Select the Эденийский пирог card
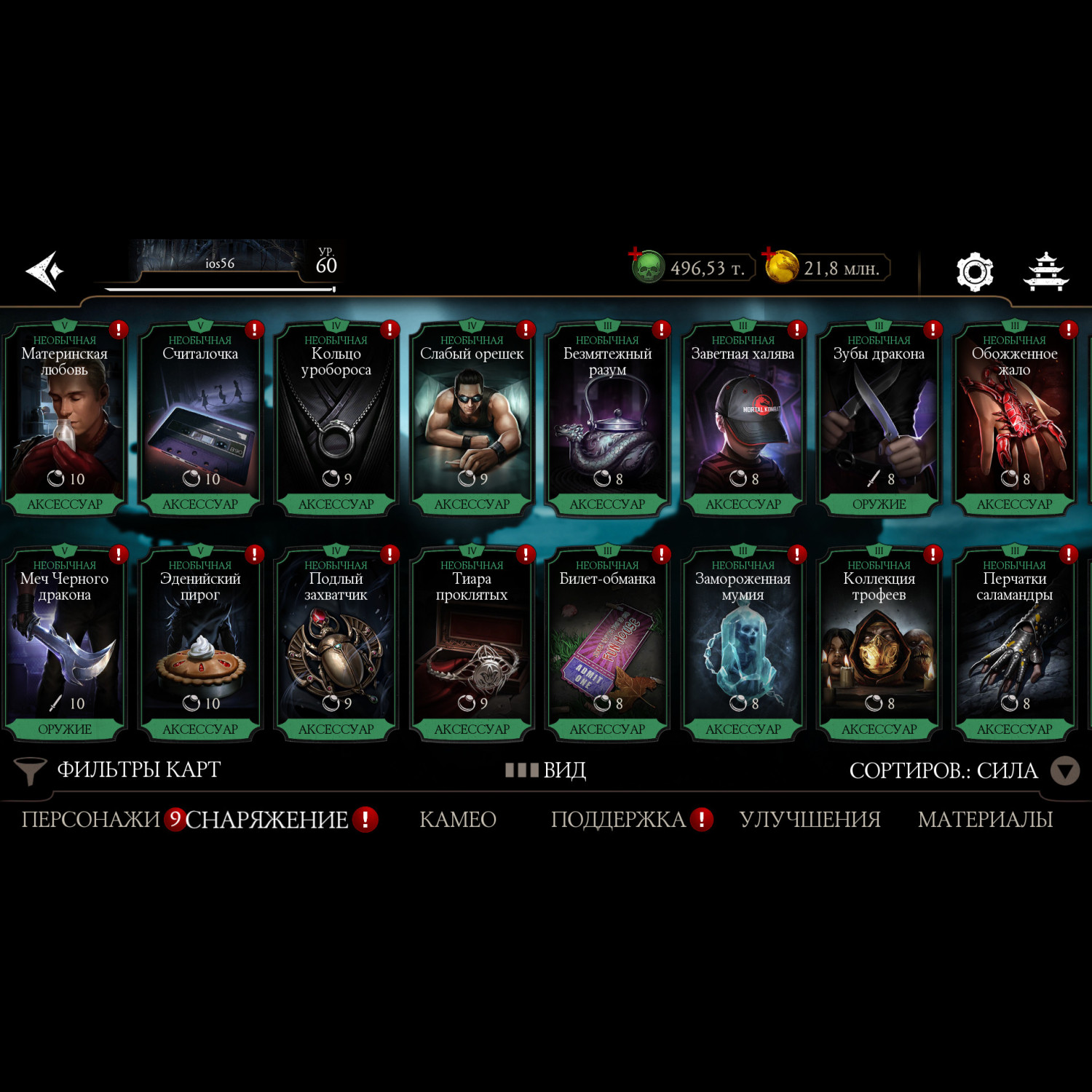 [x=200, y=646]
